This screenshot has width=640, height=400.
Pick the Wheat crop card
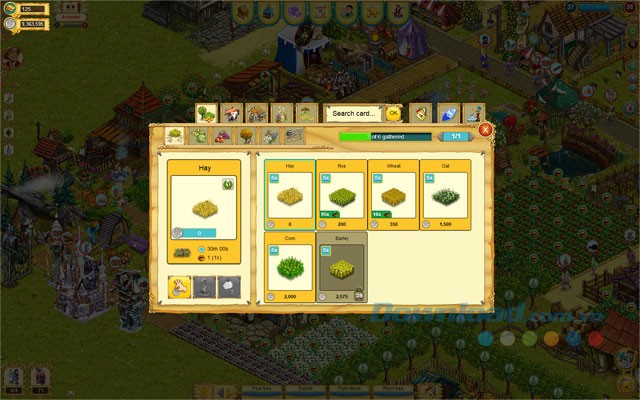click(x=394, y=194)
